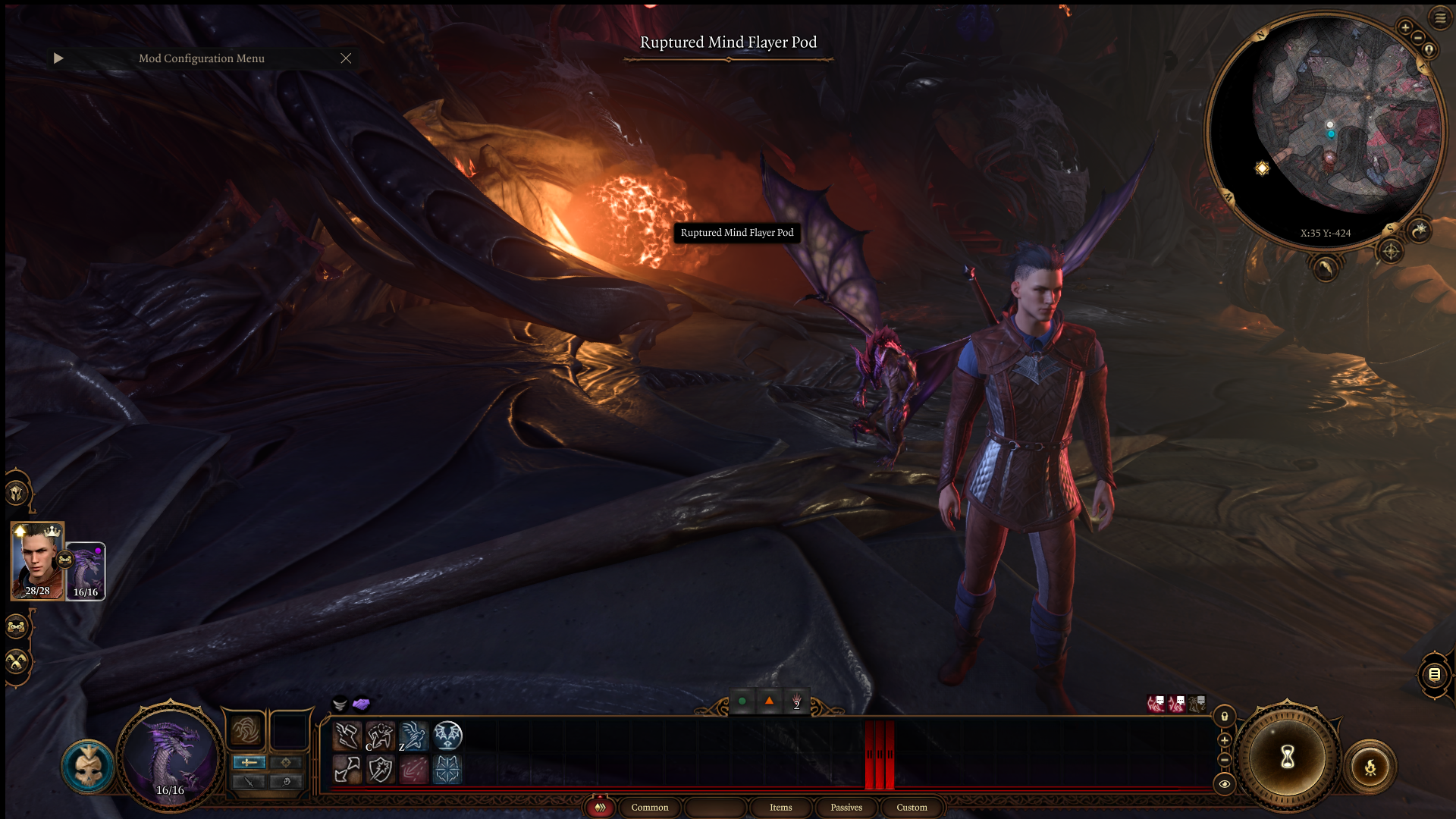Open the campfire rest button
This screenshot has height=819, width=1456.
pos(1370,767)
